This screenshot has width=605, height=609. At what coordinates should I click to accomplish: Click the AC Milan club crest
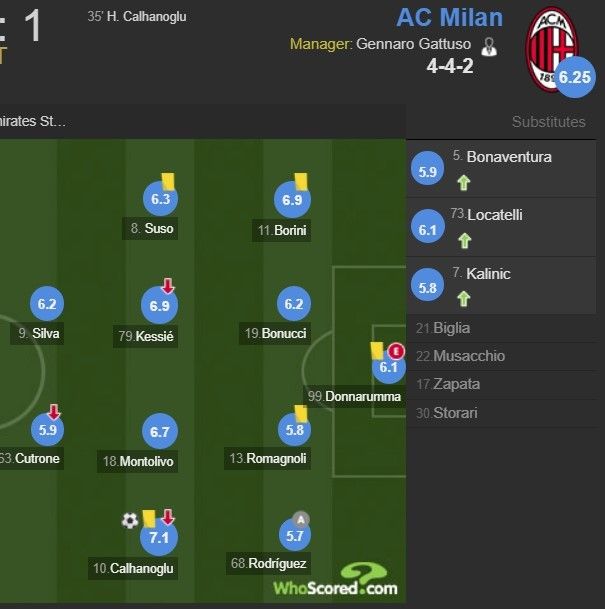coord(553,46)
